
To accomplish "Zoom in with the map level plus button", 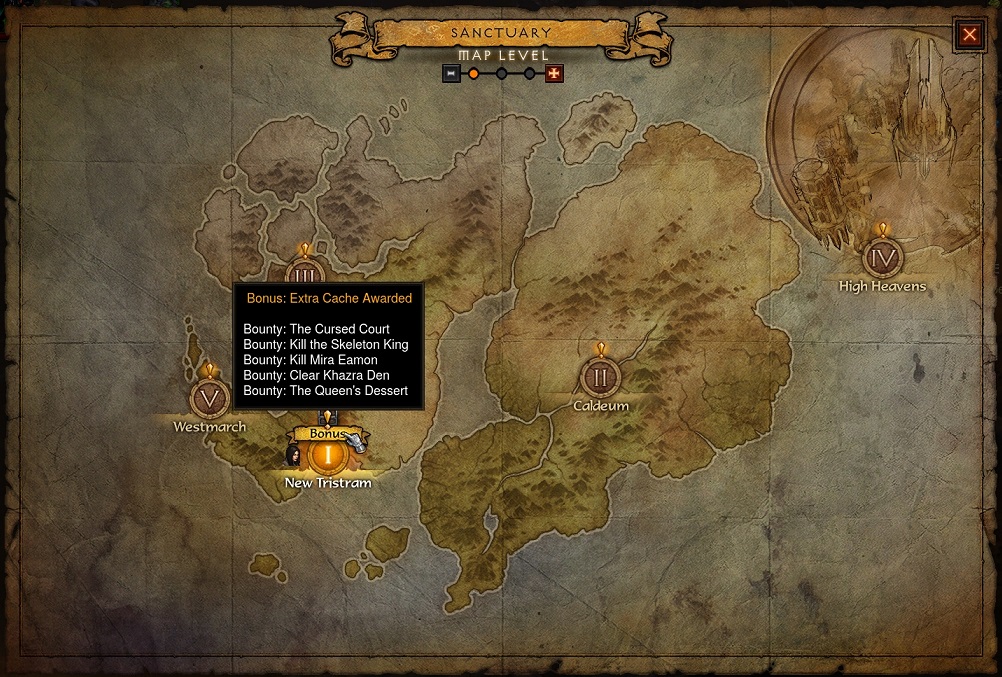I will 554,73.
